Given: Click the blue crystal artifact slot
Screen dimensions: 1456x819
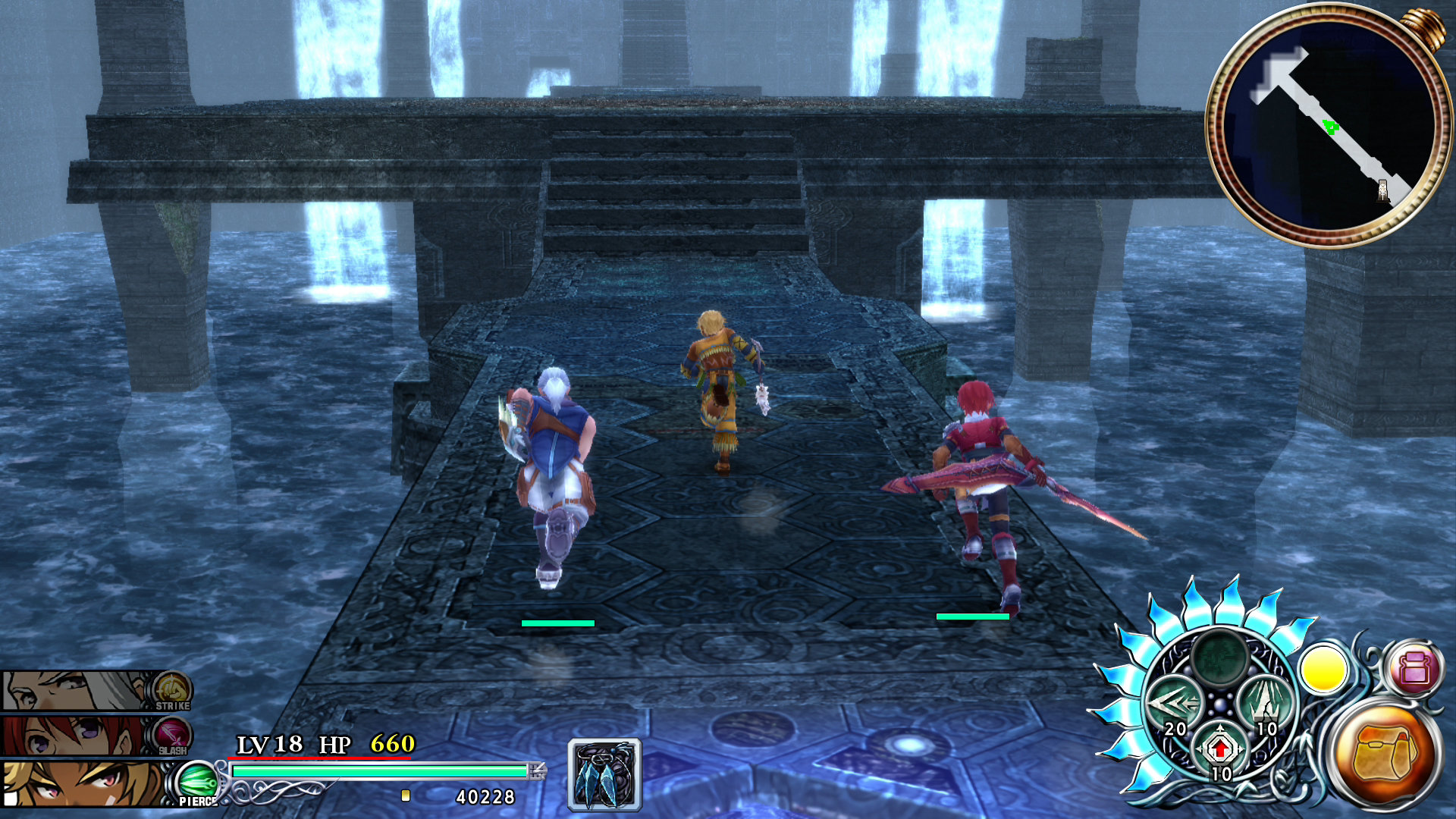Looking at the screenshot, I should pos(604,775).
